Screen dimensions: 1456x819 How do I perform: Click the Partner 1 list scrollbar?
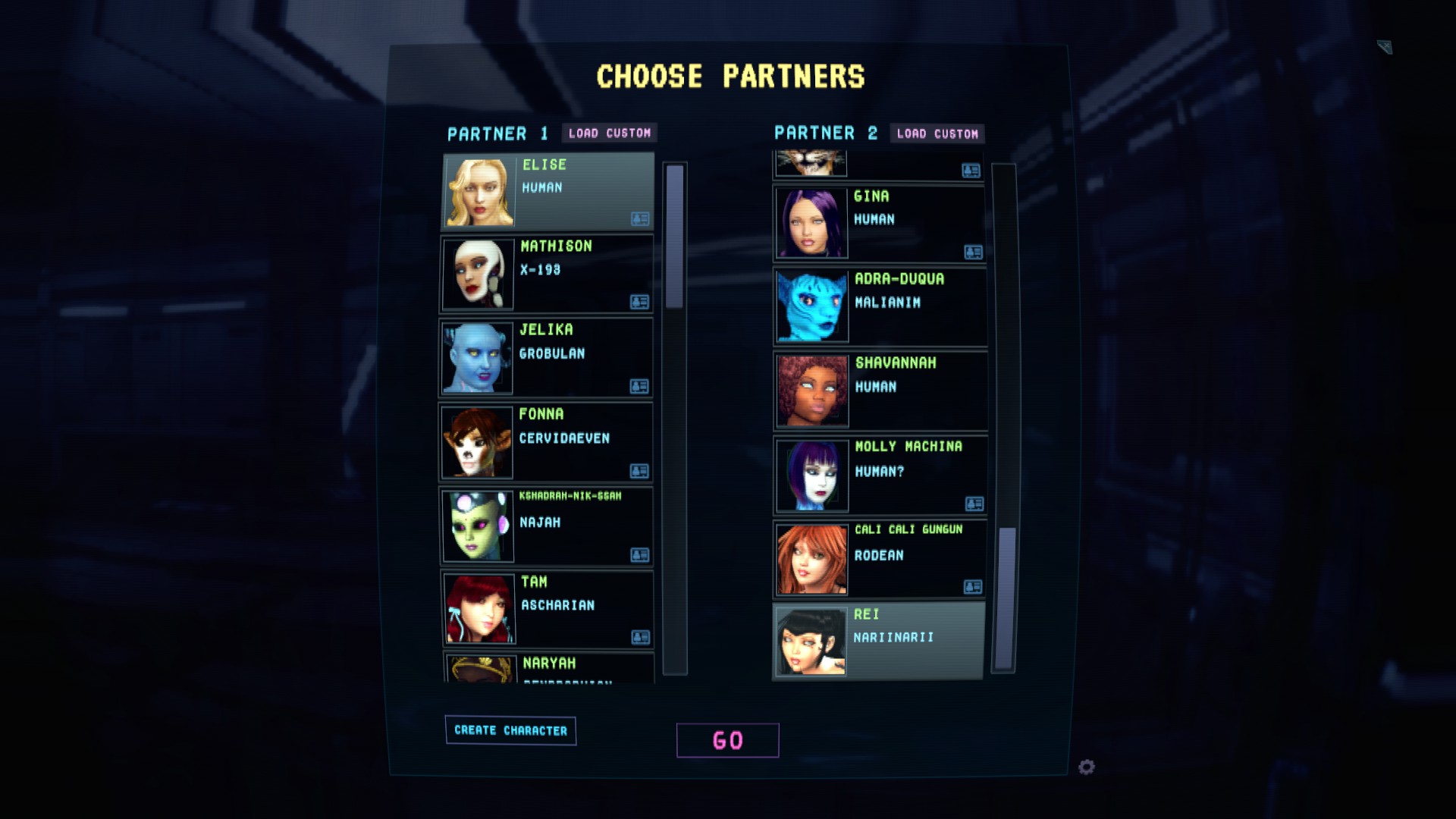[674, 237]
